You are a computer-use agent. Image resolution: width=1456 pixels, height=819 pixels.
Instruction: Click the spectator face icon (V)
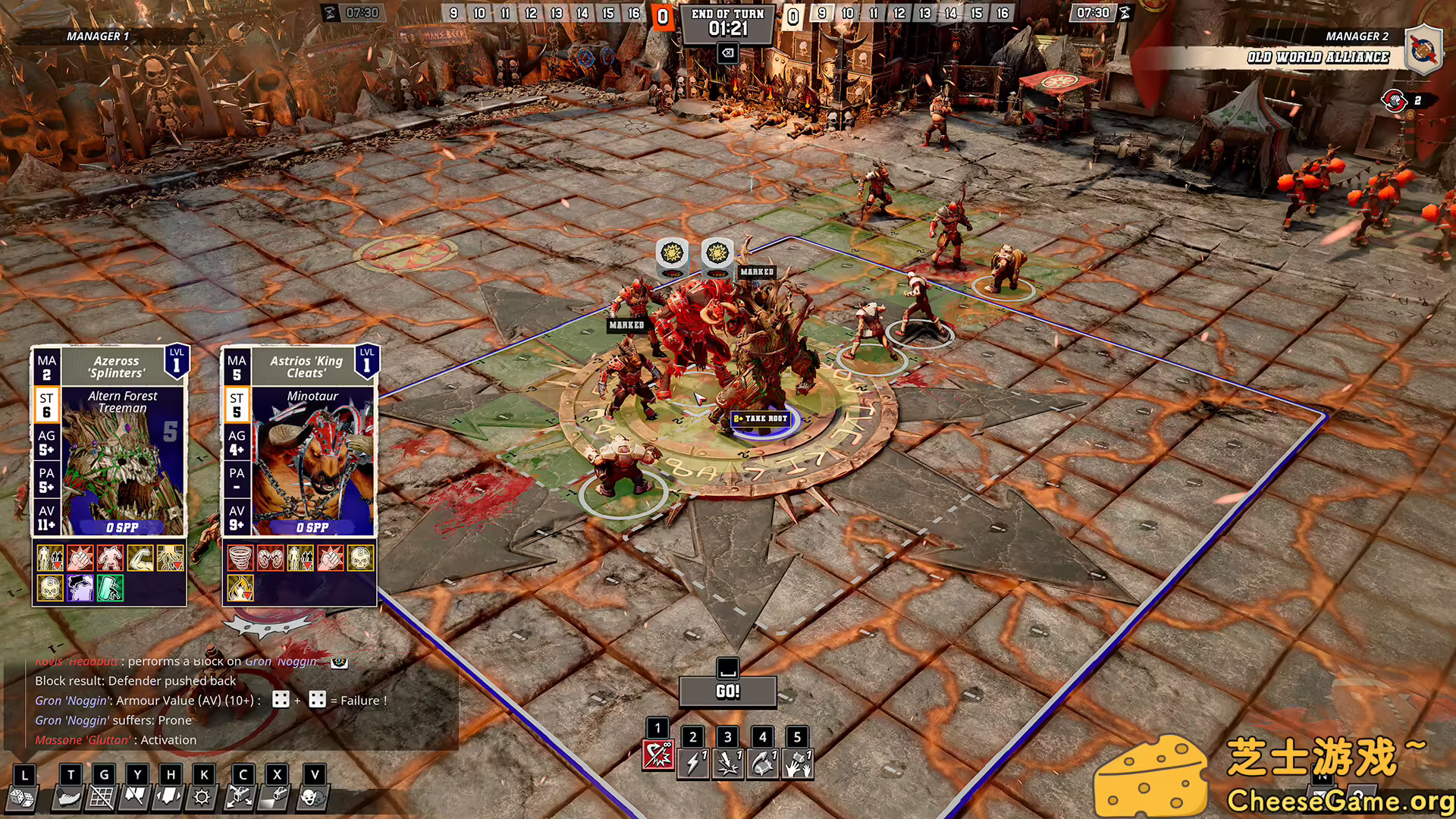pyautogui.click(x=312, y=796)
